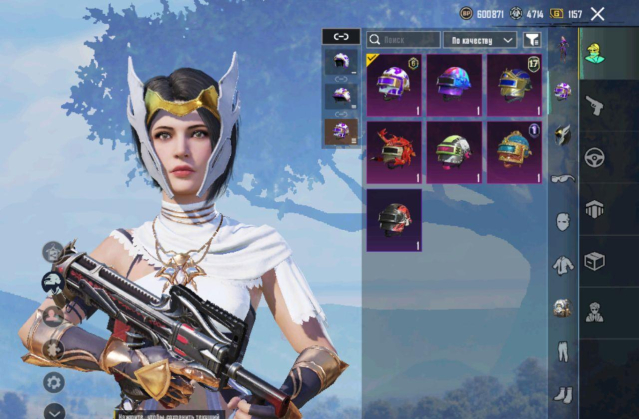Image resolution: width=639 pixels, height=419 pixels.
Task: Select the purple and white striped helmet
Action: tap(394, 85)
